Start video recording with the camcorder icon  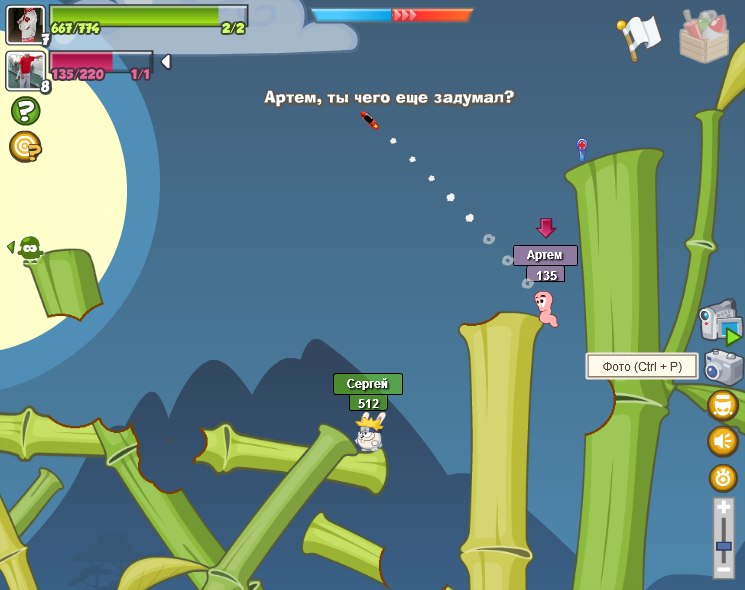[719, 321]
